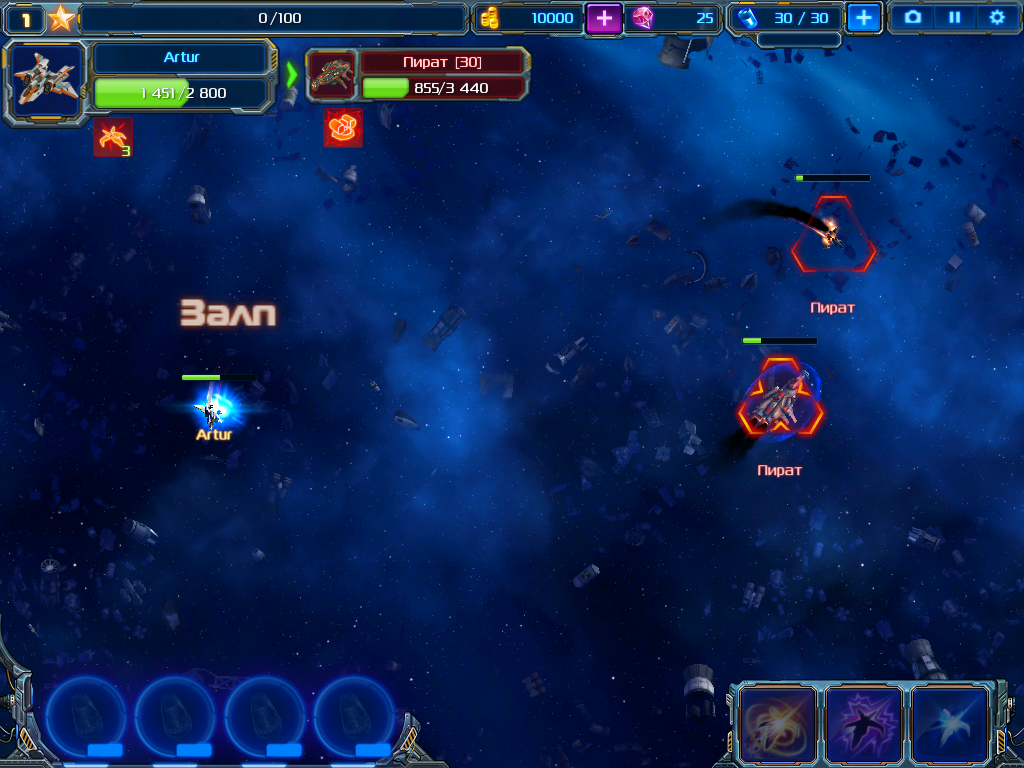Click the star level icon
The height and width of the screenshot is (768, 1024).
click(x=62, y=18)
